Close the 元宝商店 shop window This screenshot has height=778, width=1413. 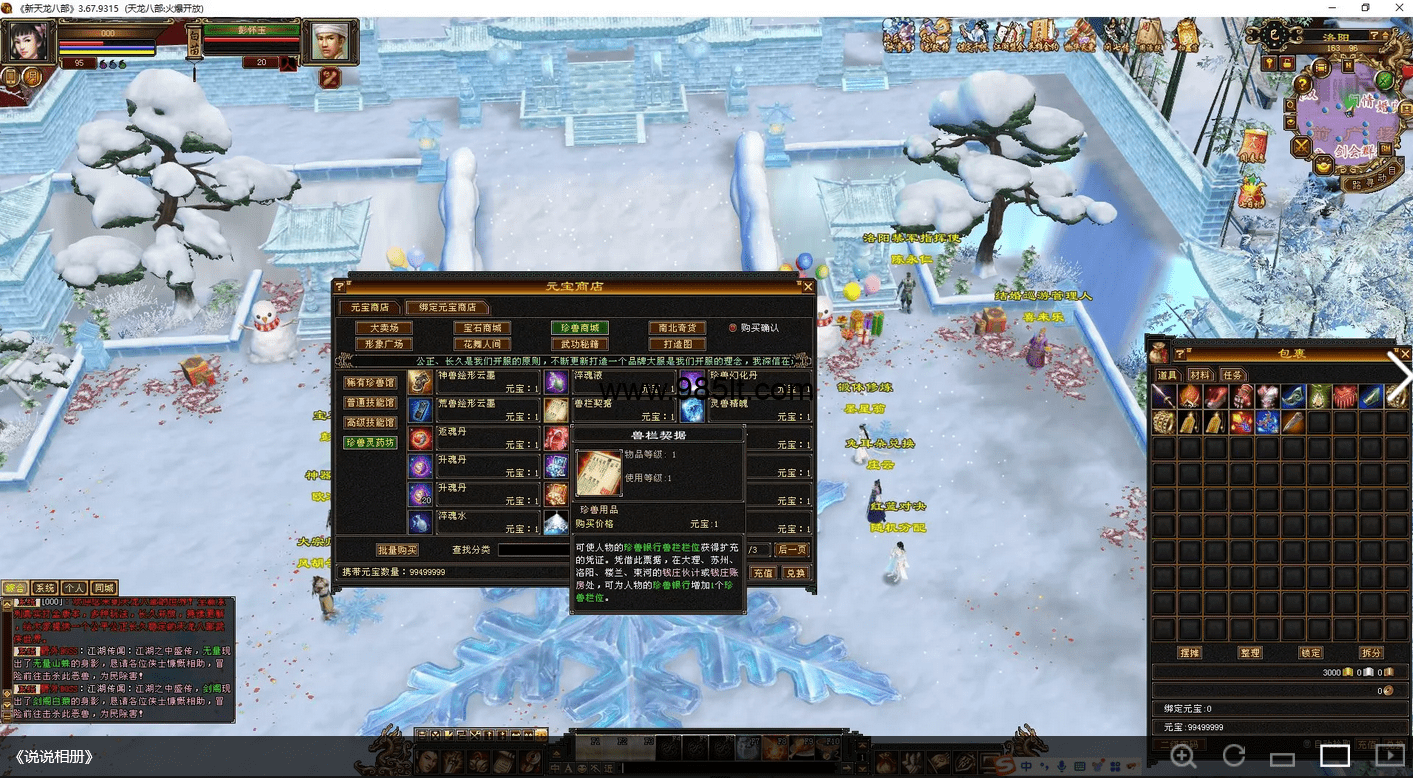click(808, 287)
